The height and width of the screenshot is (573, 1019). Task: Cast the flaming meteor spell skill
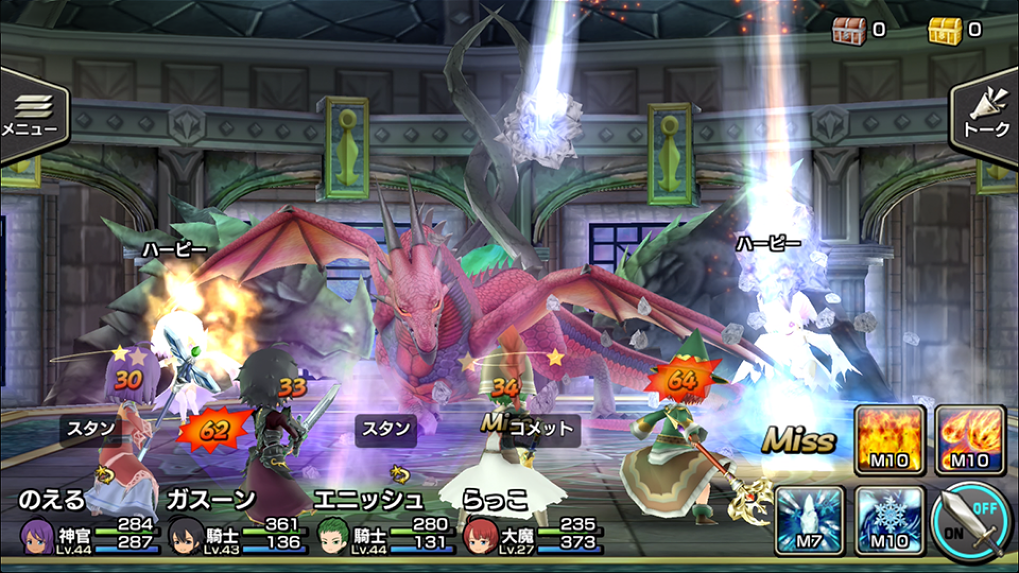[970, 439]
